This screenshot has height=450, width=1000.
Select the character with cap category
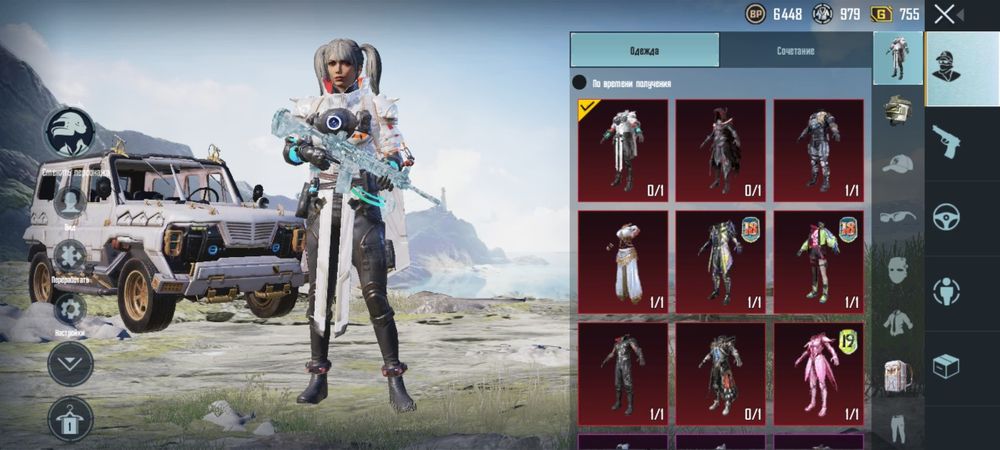(945, 68)
